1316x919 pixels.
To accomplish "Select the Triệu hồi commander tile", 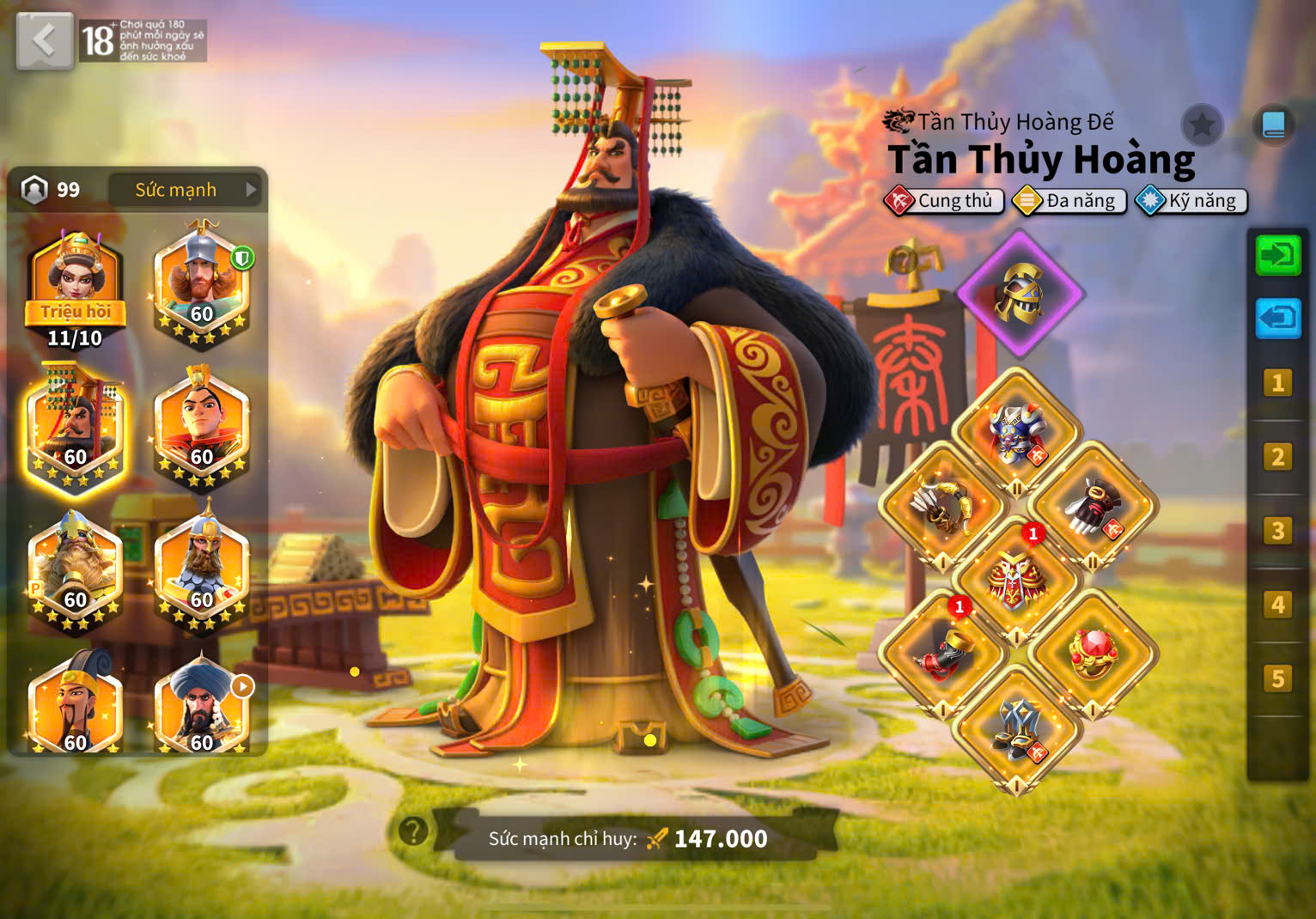I will [76, 288].
